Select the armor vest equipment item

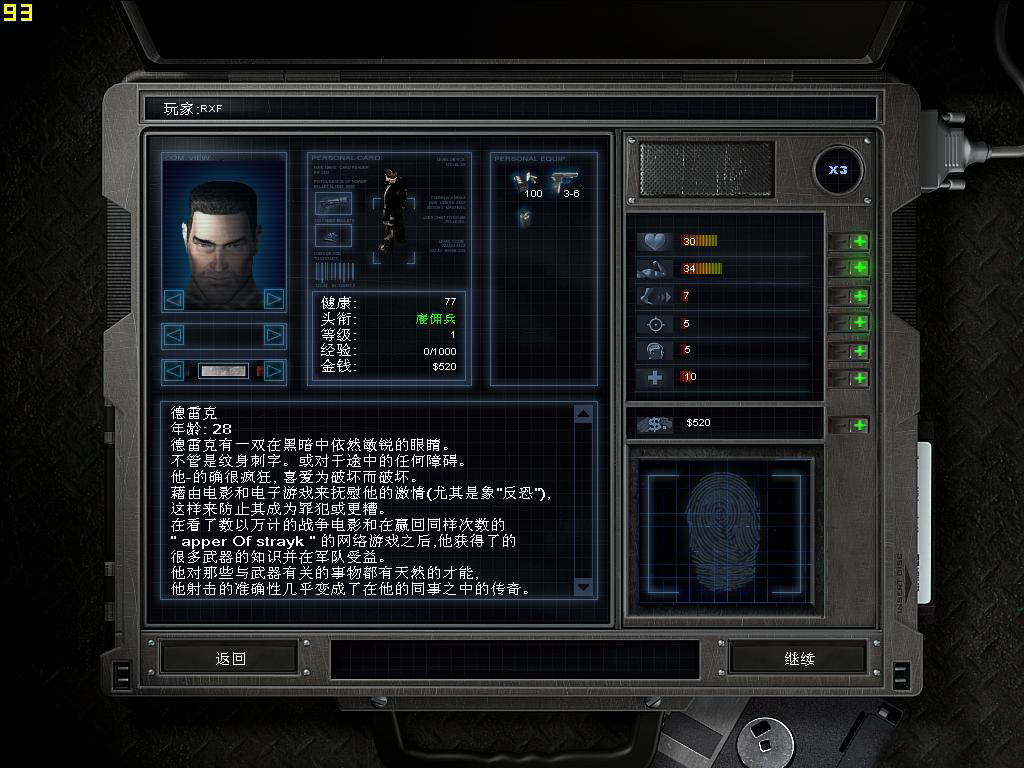524,216
